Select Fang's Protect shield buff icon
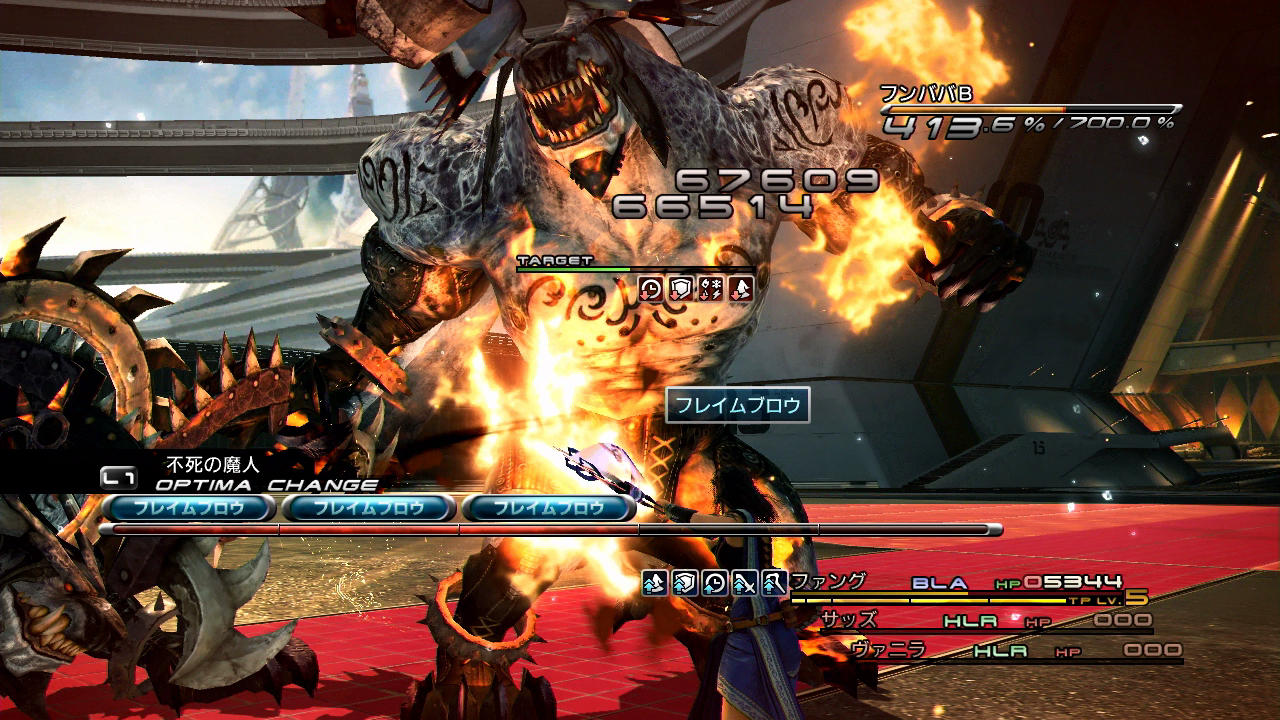 click(x=684, y=582)
